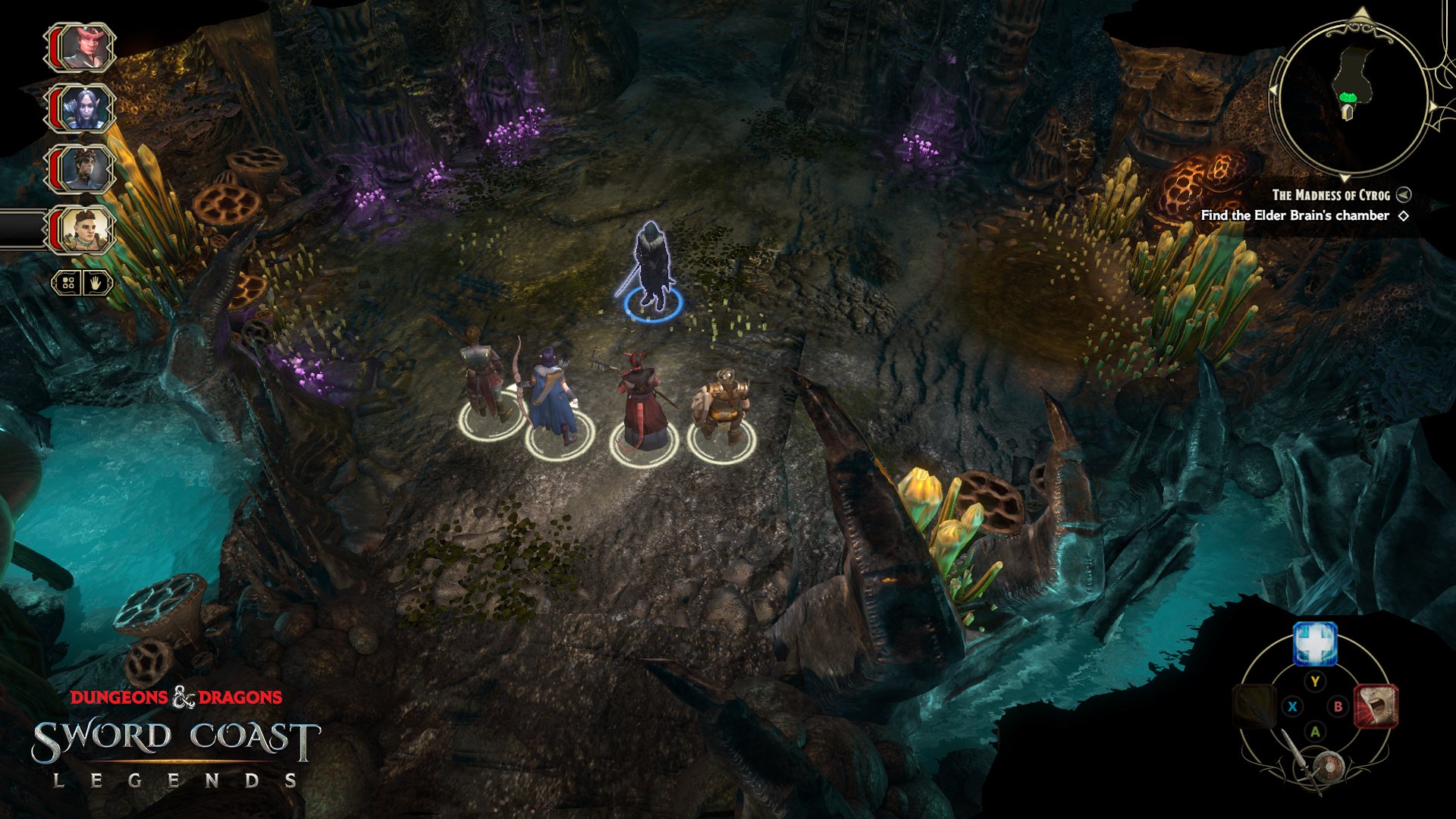Toggle the hand-icon hold position button
This screenshot has width=1456, height=819.
click(x=97, y=284)
